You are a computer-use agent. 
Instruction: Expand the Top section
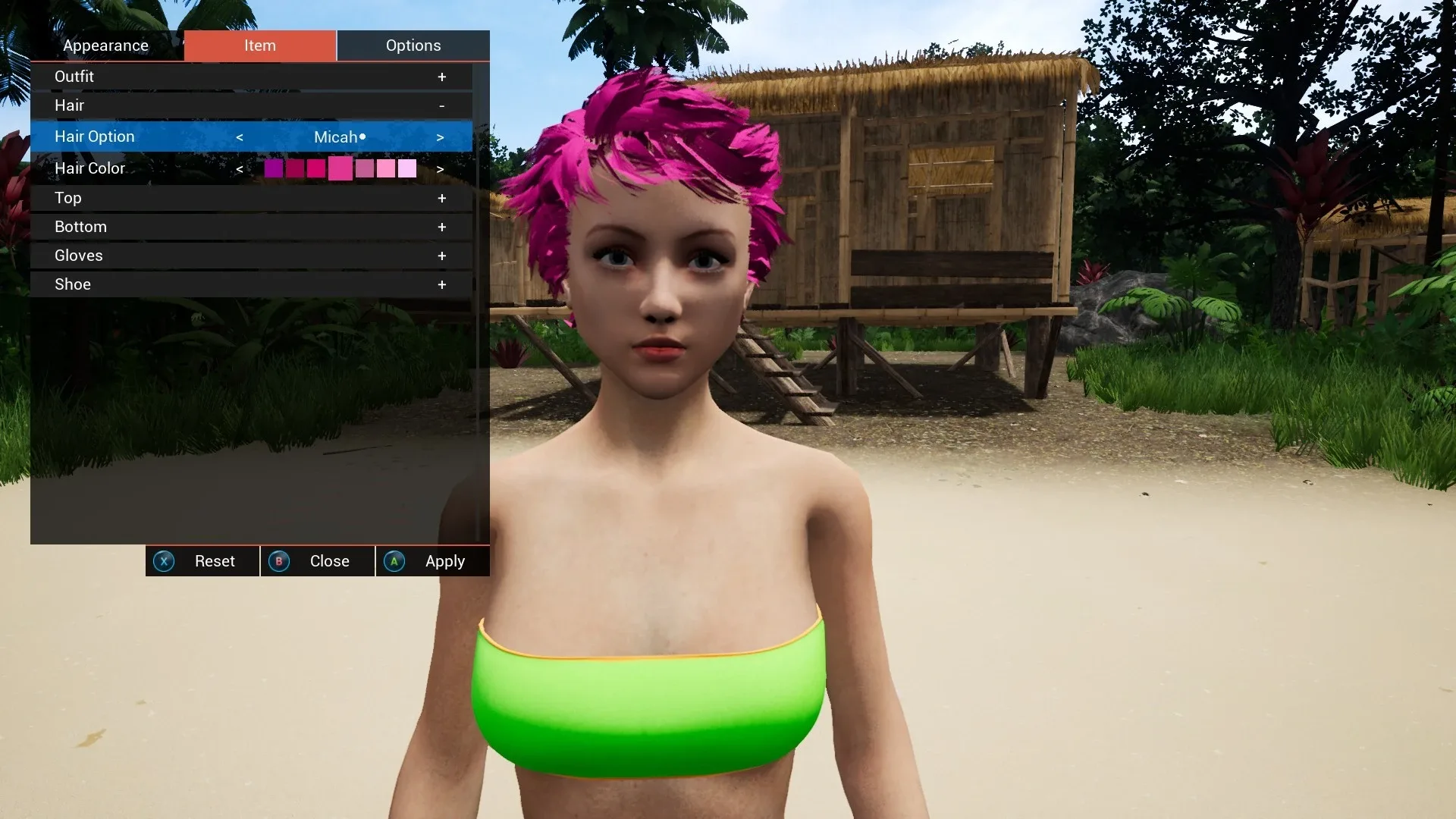442,198
